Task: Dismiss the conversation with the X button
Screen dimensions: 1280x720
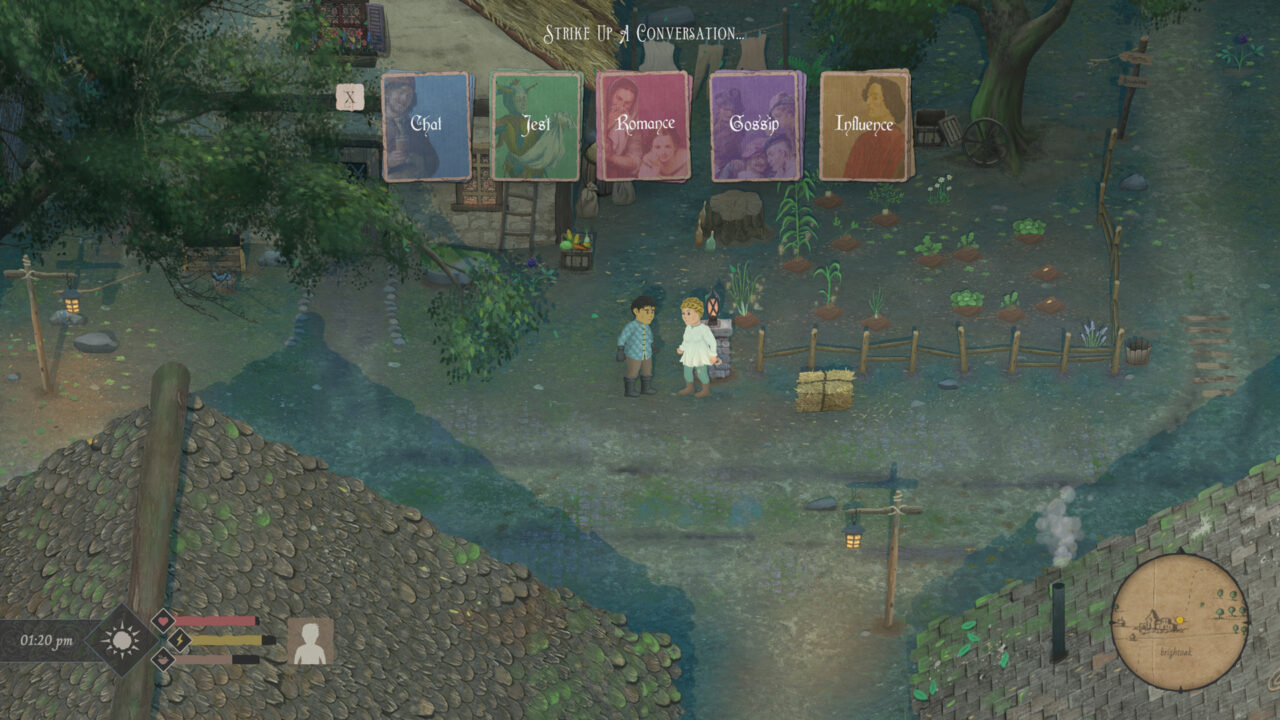Action: 349,95
